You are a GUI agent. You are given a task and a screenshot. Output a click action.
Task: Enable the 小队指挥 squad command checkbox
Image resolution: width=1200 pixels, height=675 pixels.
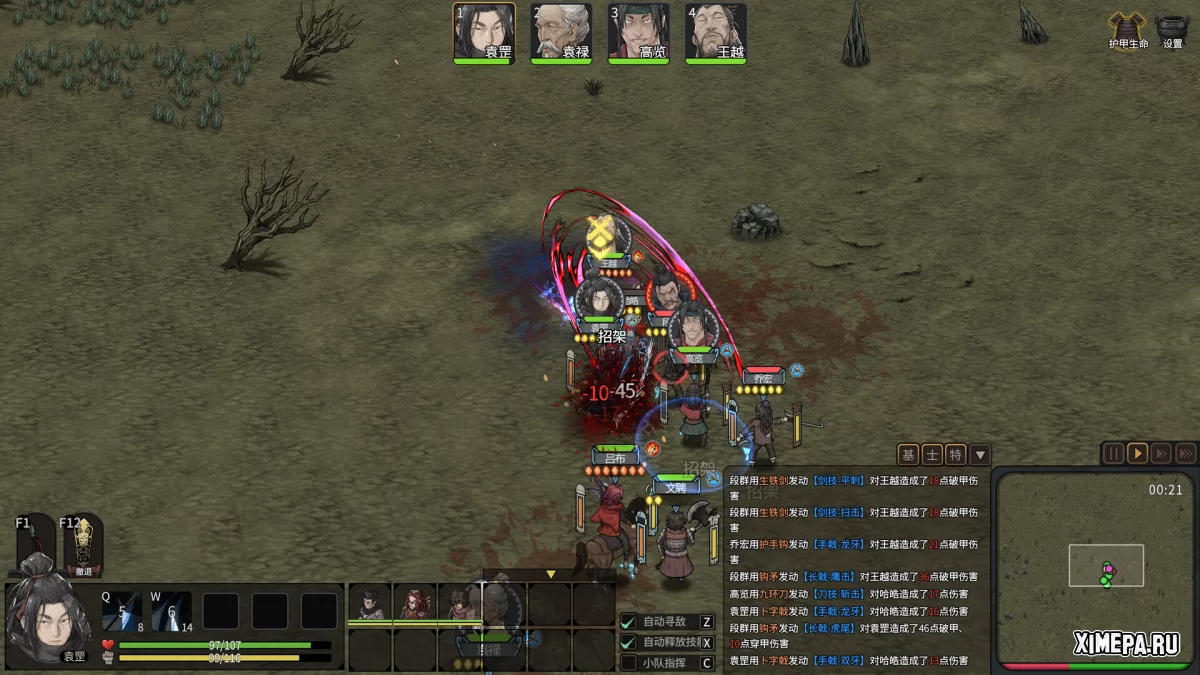629,662
